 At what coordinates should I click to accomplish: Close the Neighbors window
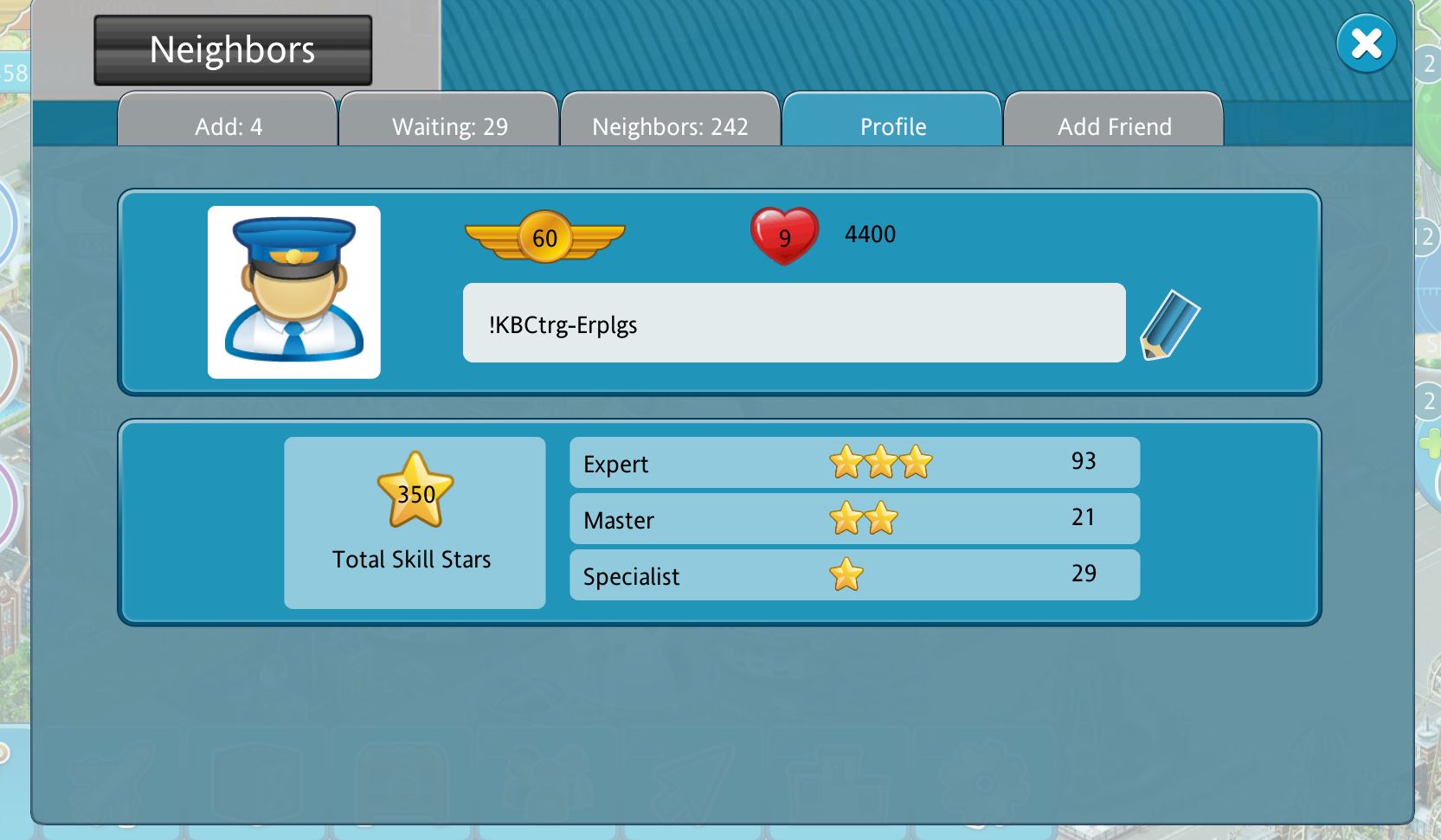tap(1366, 43)
